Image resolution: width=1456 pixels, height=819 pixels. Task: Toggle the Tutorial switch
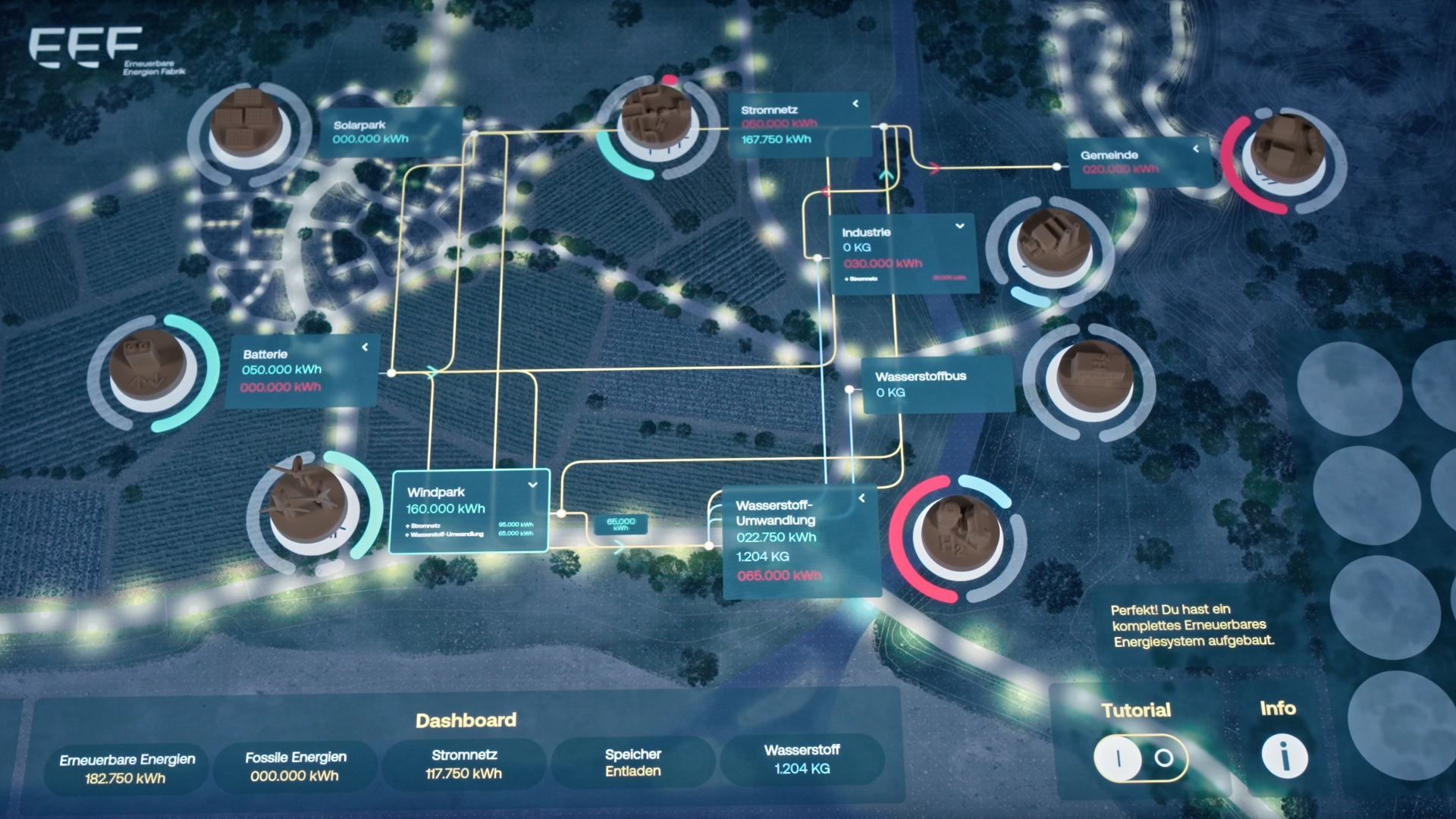[1140, 758]
